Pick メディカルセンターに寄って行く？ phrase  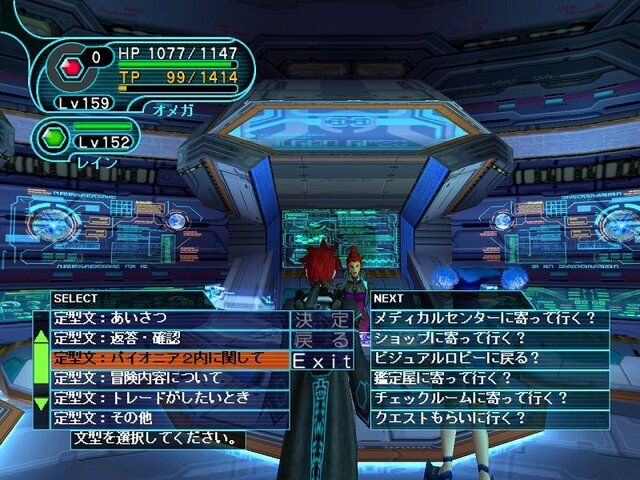489,319
